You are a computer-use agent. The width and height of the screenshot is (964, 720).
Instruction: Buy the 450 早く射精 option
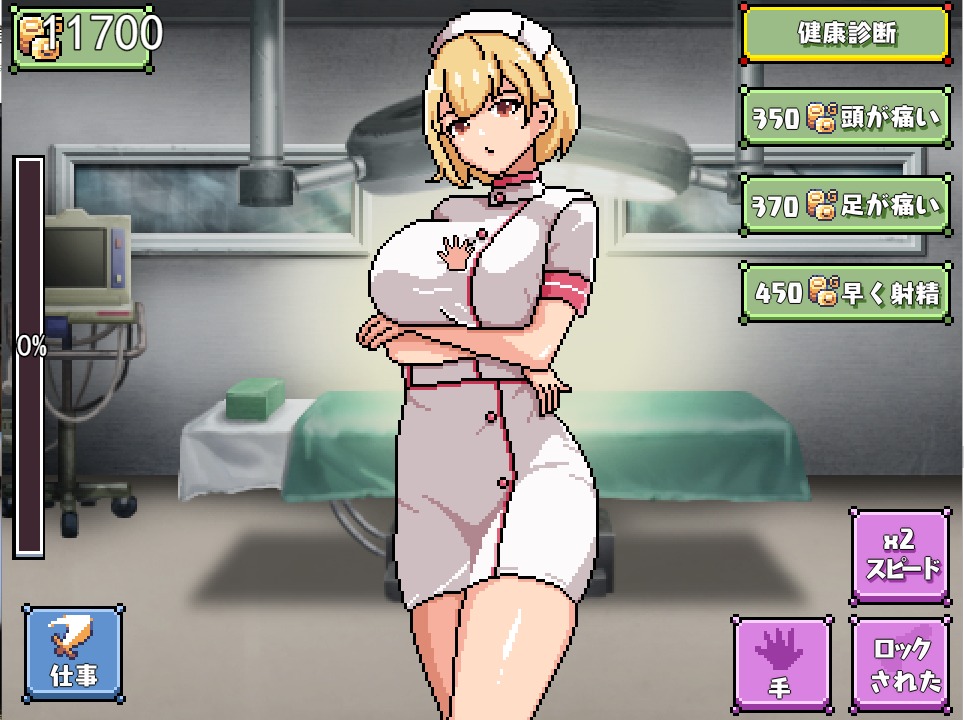(846, 292)
